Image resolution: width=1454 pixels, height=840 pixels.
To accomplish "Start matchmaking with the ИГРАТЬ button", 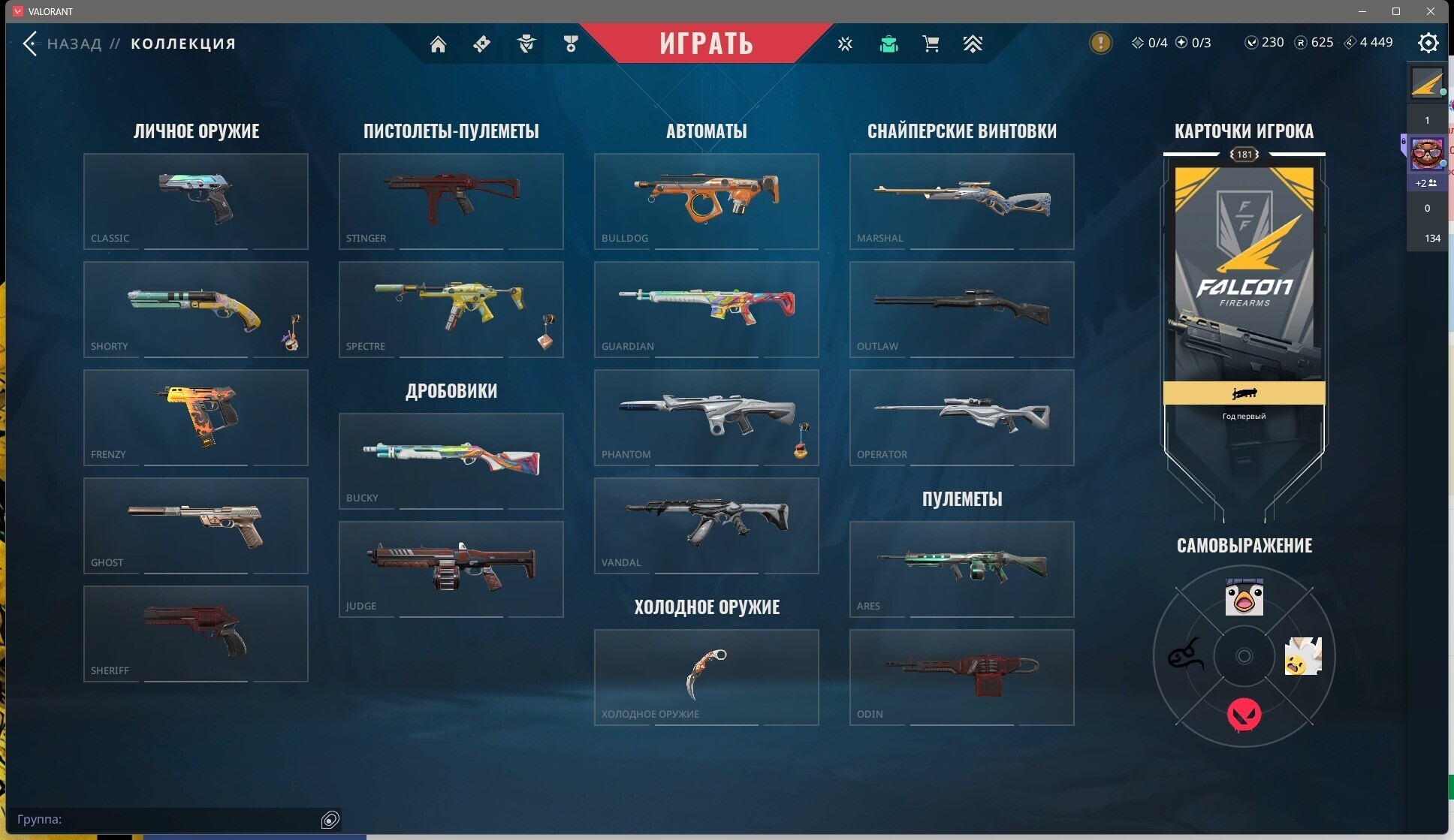I will pos(706,43).
